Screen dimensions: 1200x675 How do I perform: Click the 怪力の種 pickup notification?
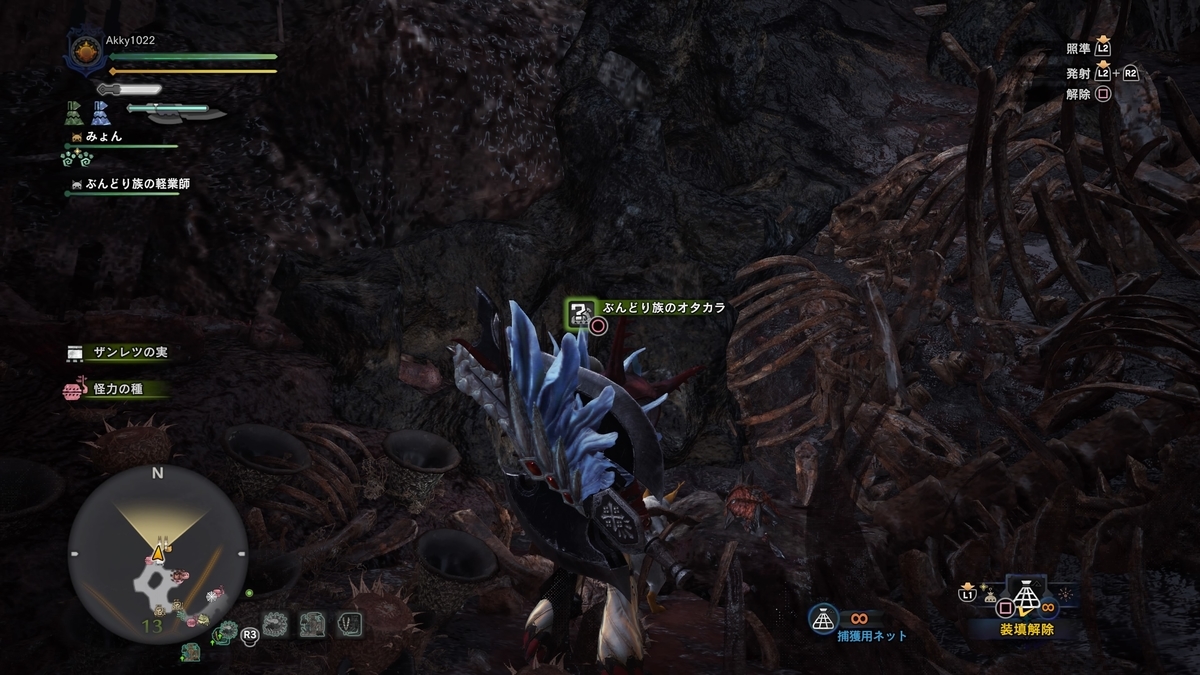coord(110,389)
